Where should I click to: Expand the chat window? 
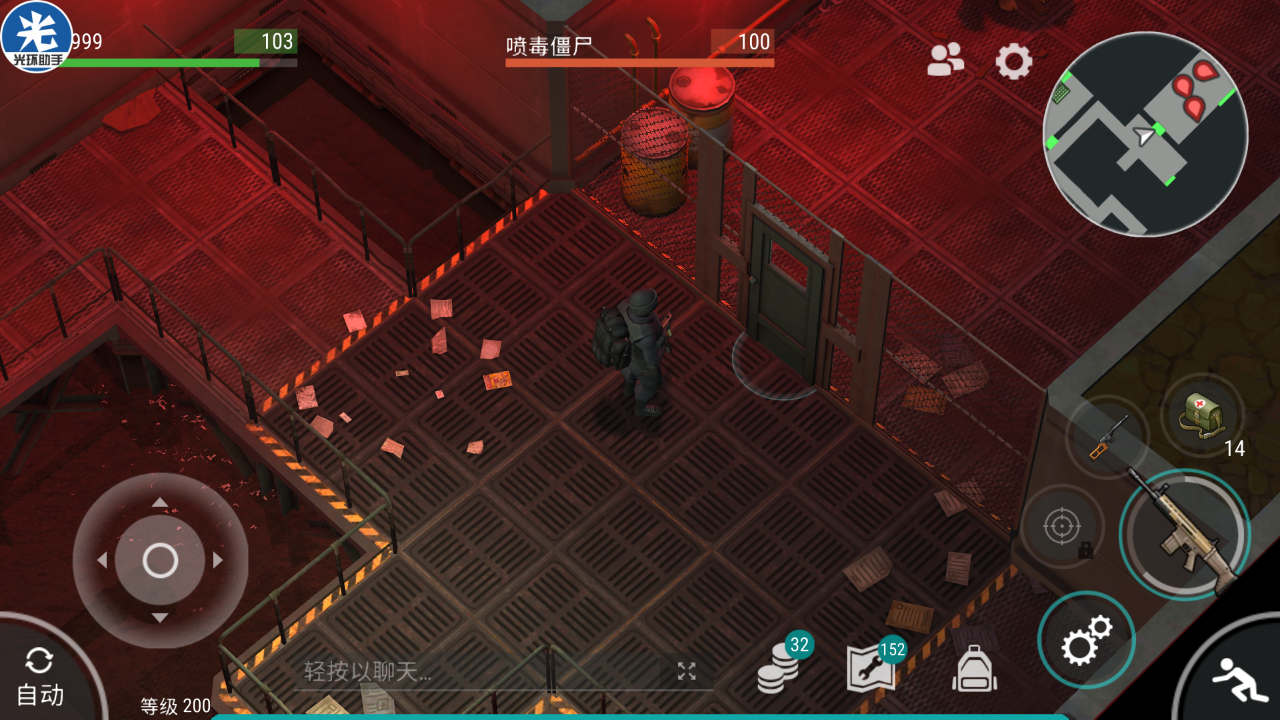[x=686, y=672]
